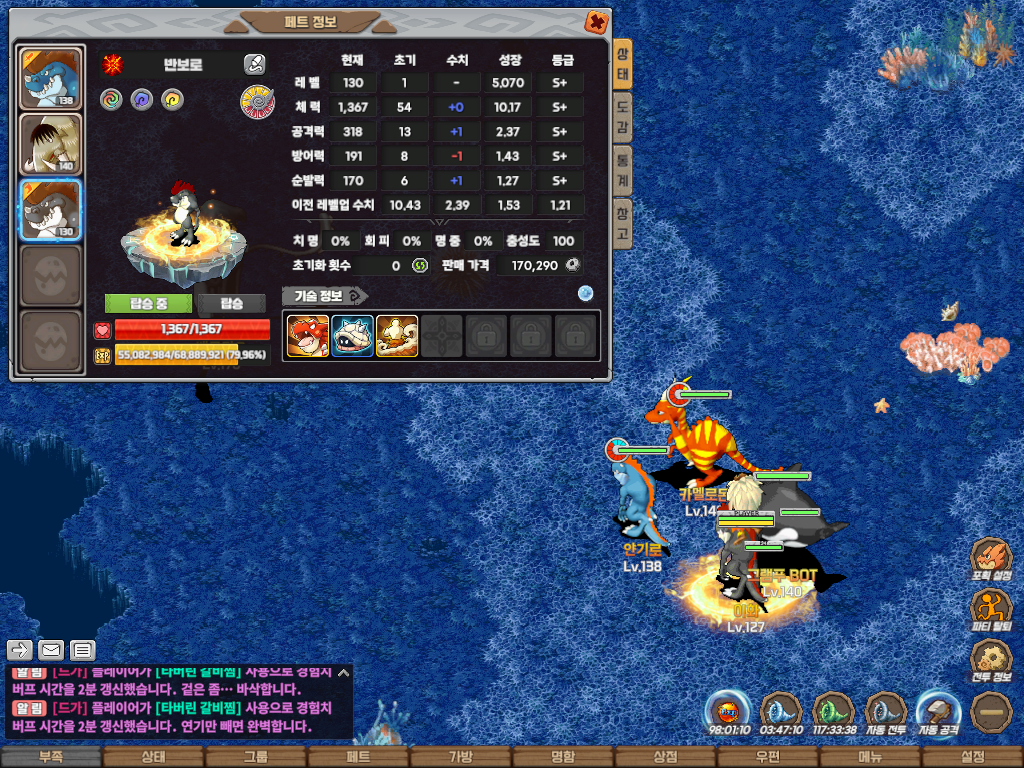1024x768 pixels.
Task: Open the 통계 side tab
Action: pyautogui.click(x=622, y=170)
